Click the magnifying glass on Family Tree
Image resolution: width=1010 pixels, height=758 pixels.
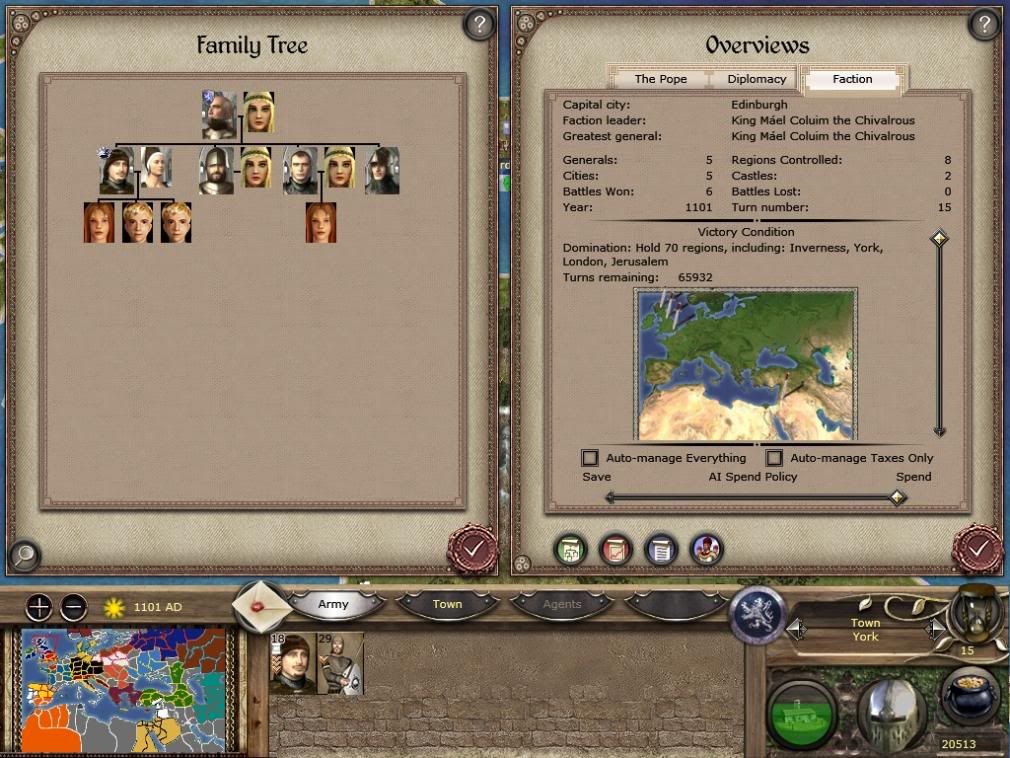(25, 553)
